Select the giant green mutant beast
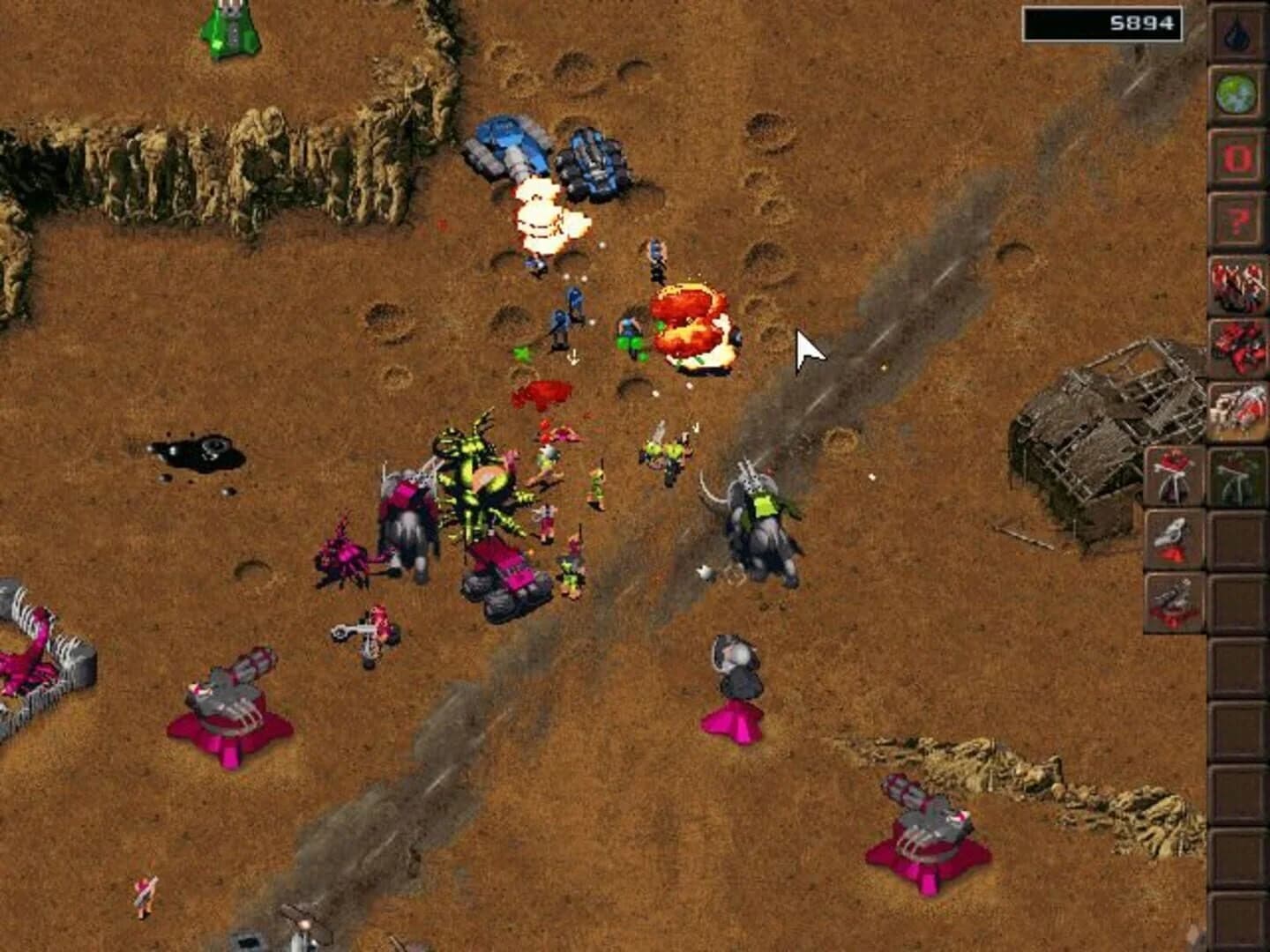This screenshot has height=952, width=1270. (x=481, y=476)
